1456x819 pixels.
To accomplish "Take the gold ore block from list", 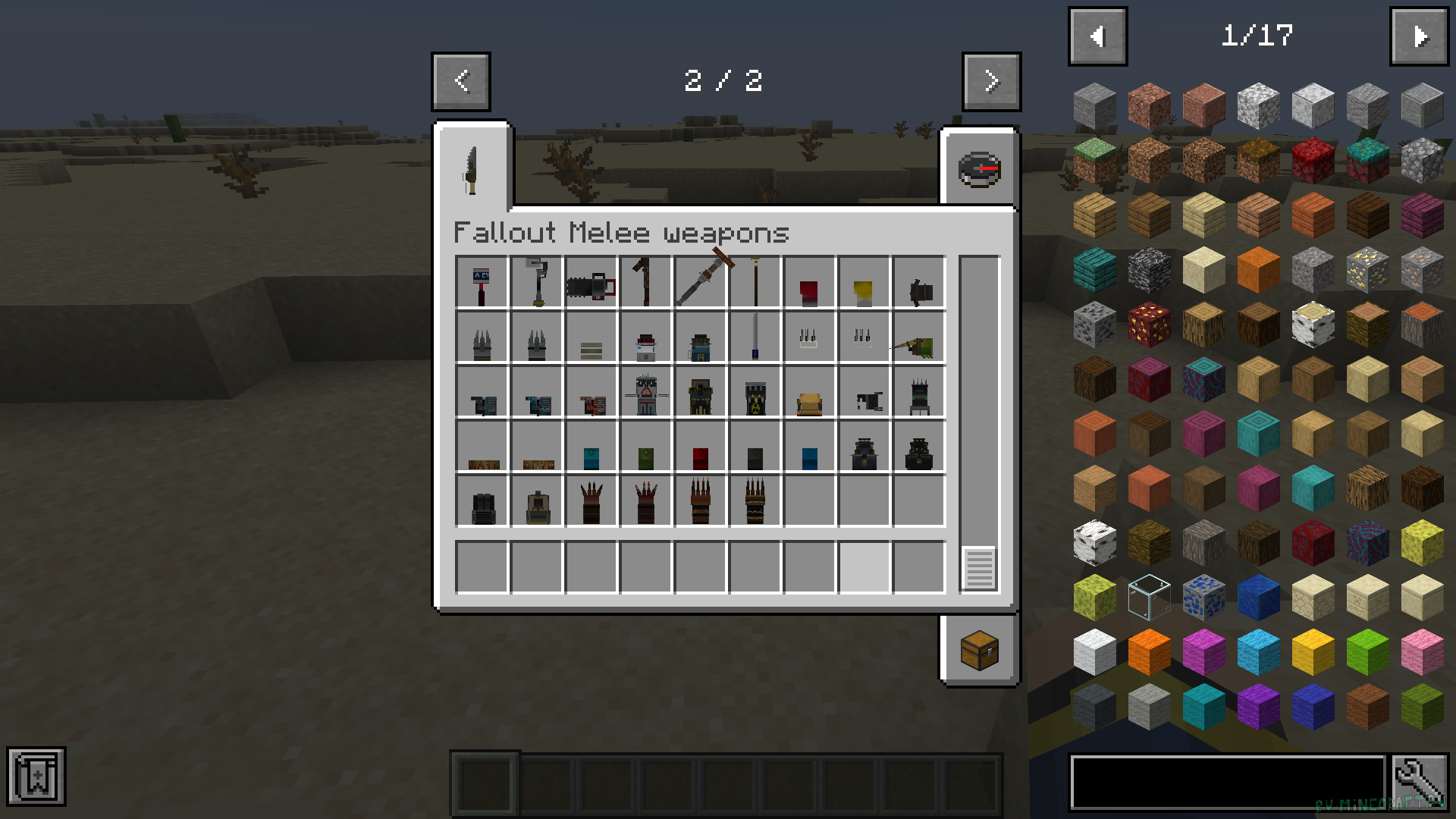I will click(1367, 270).
